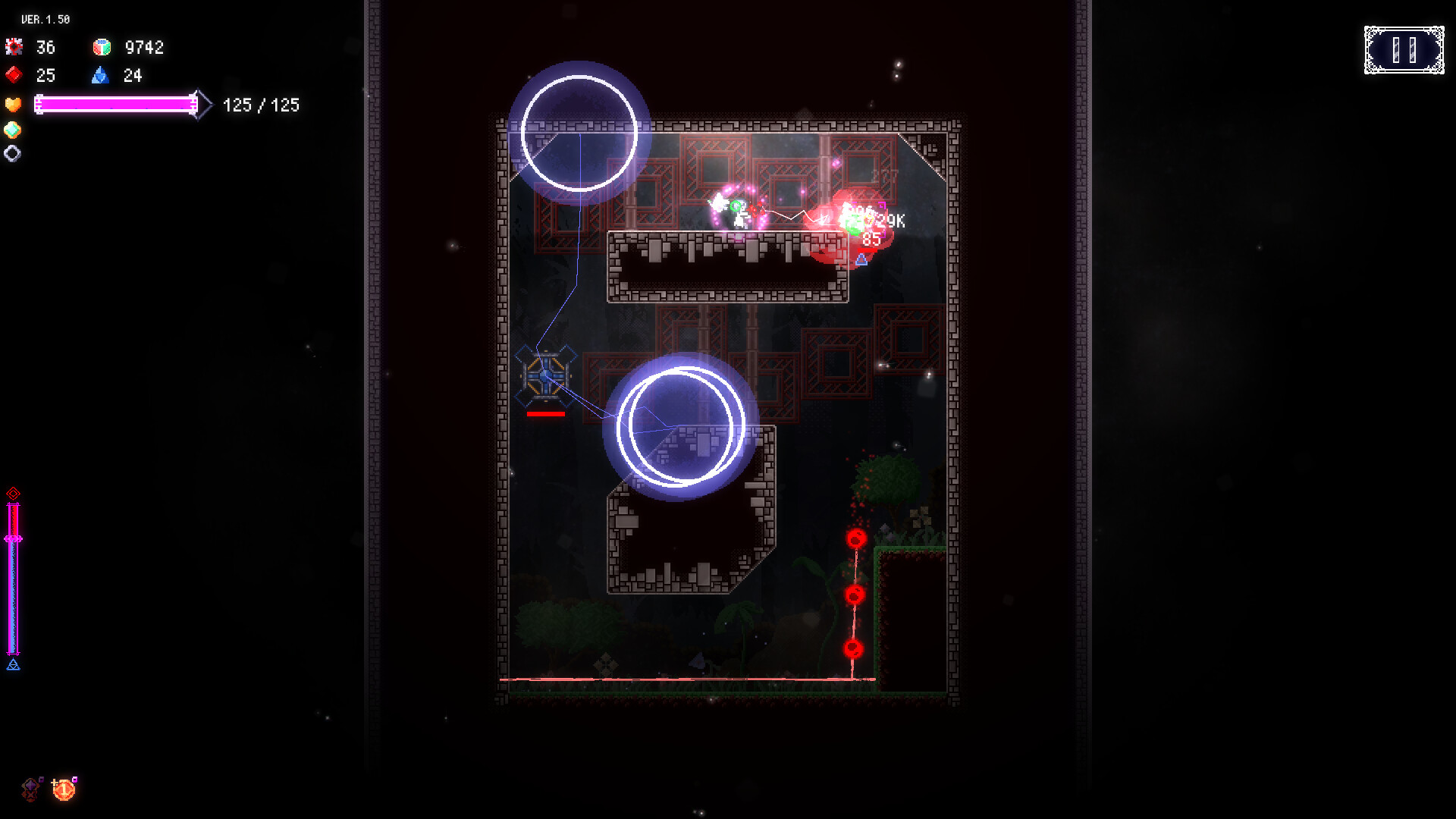Click the red diamond toggle atop the left gauge
The height and width of the screenshot is (819, 1456).
tap(13, 493)
